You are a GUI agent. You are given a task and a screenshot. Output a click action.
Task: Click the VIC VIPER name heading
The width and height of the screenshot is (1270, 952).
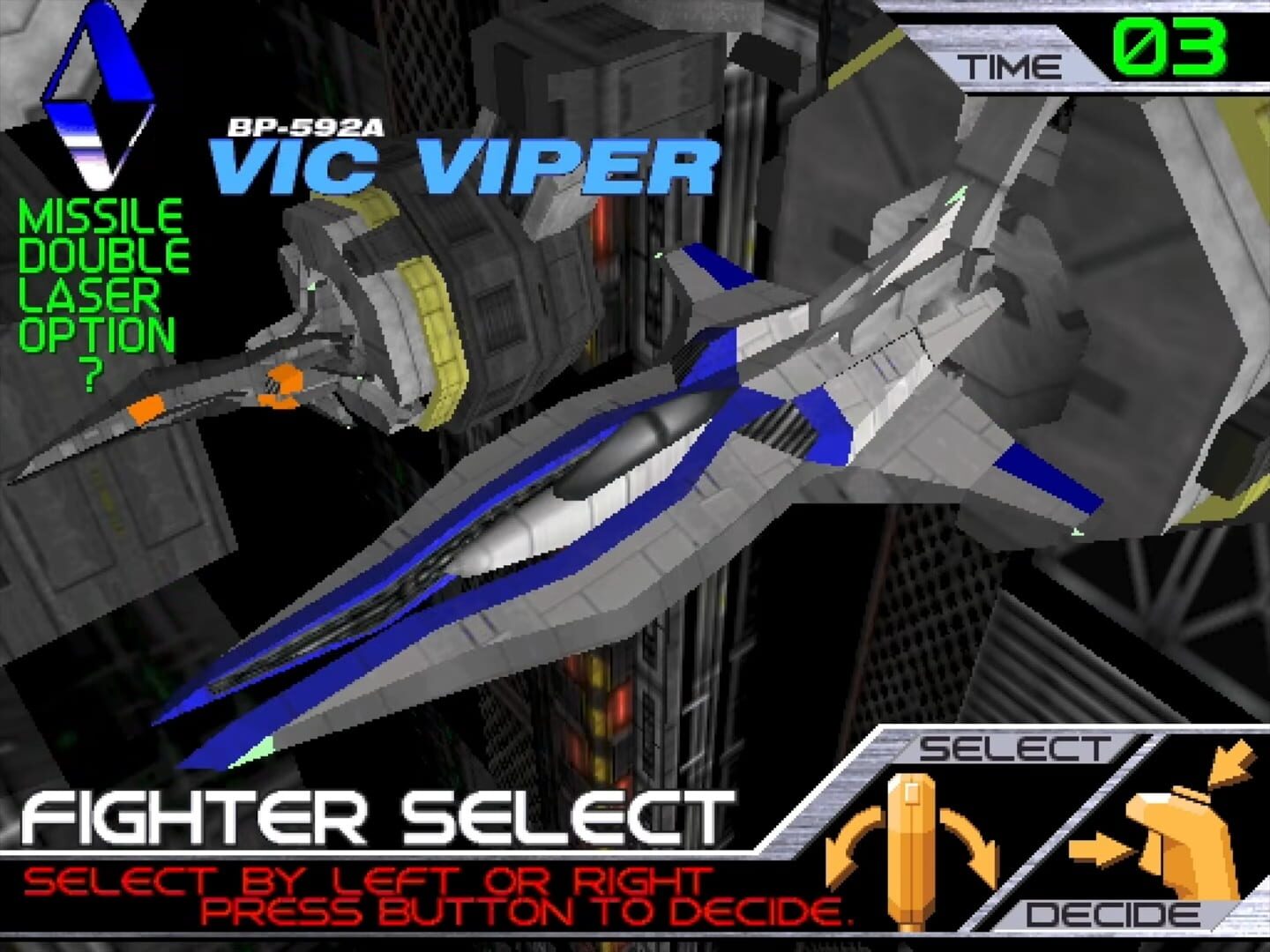click(x=467, y=163)
